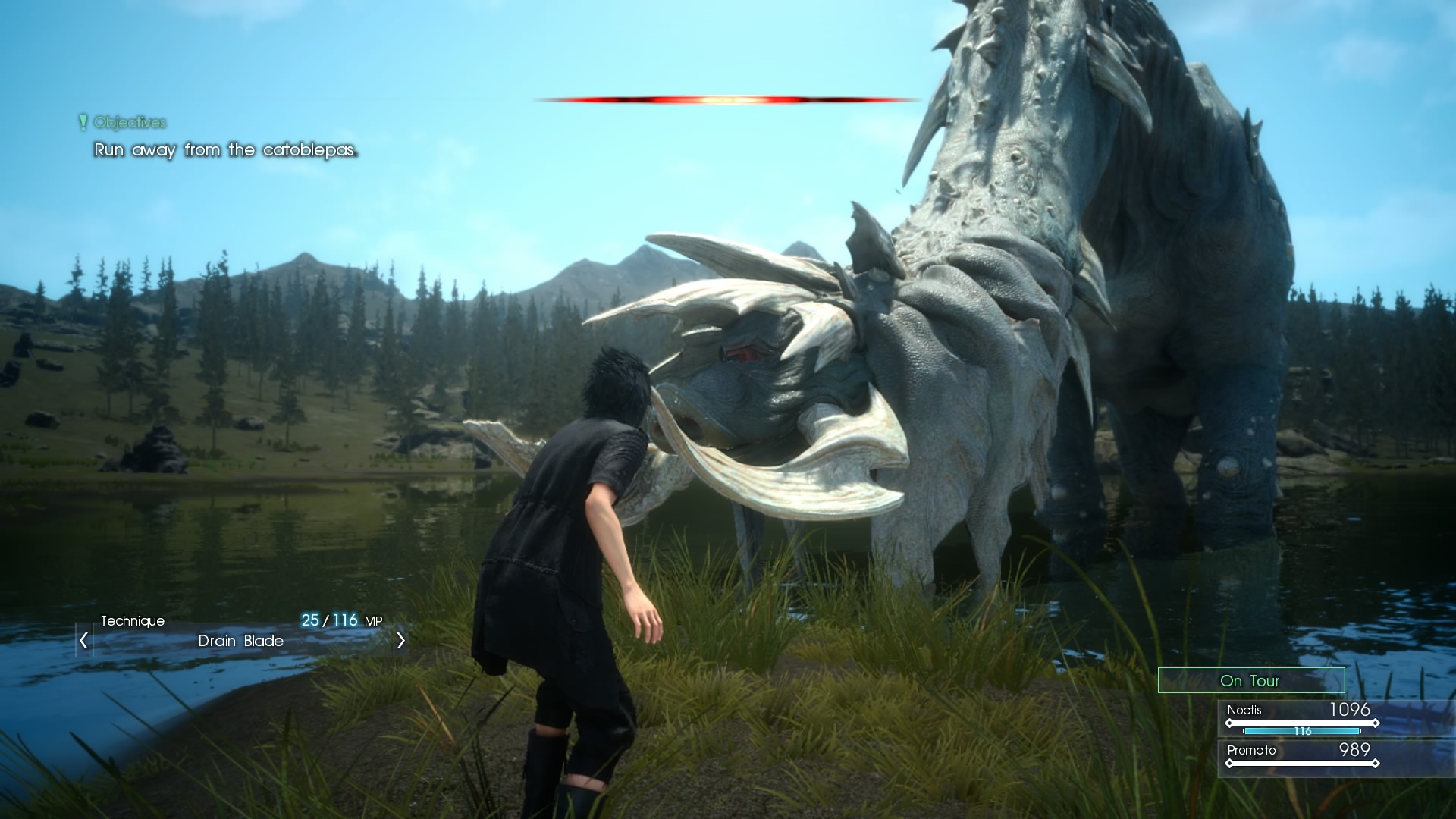Click the Prompto name label

coord(1250,751)
